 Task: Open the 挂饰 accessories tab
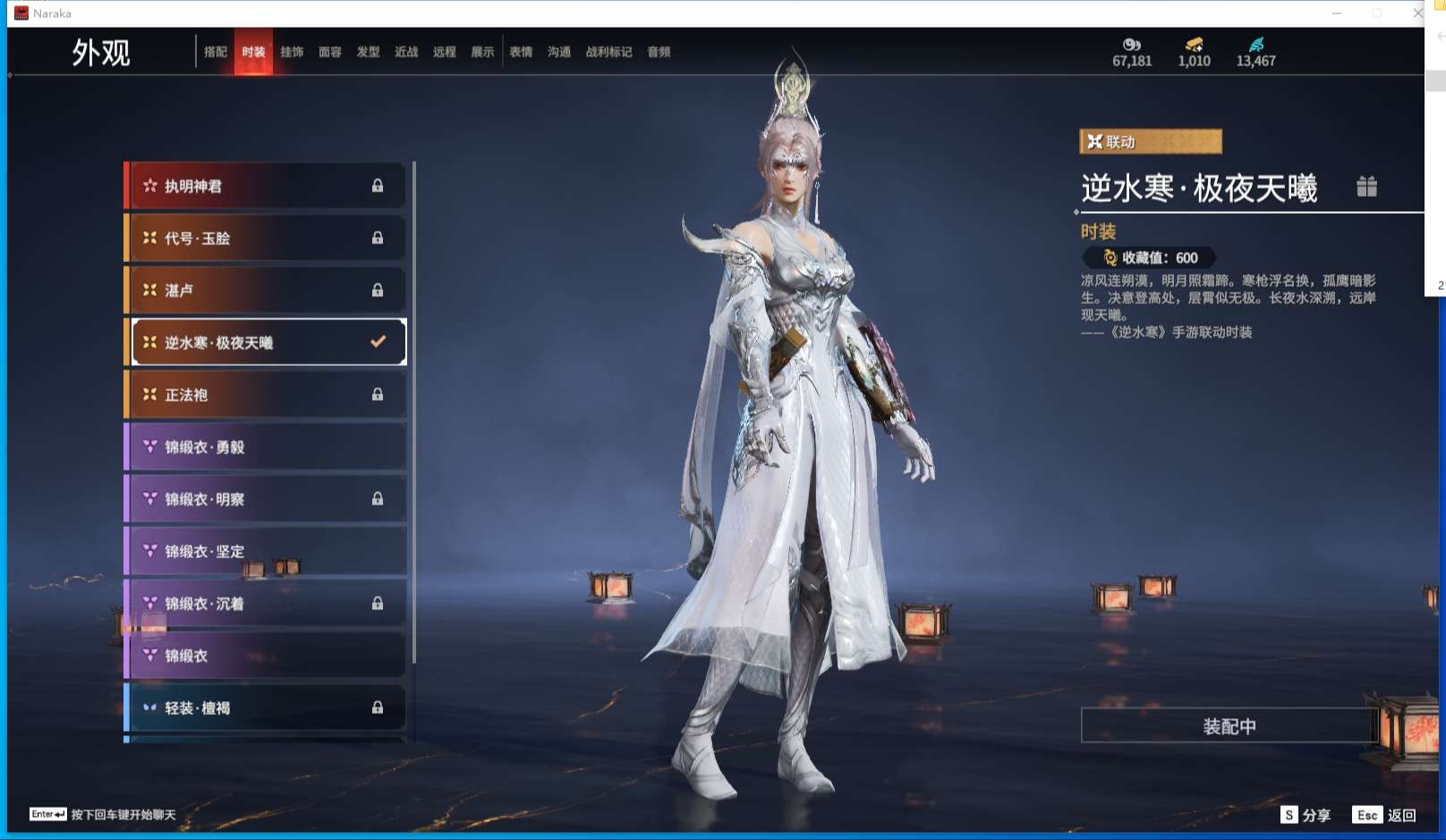point(292,52)
